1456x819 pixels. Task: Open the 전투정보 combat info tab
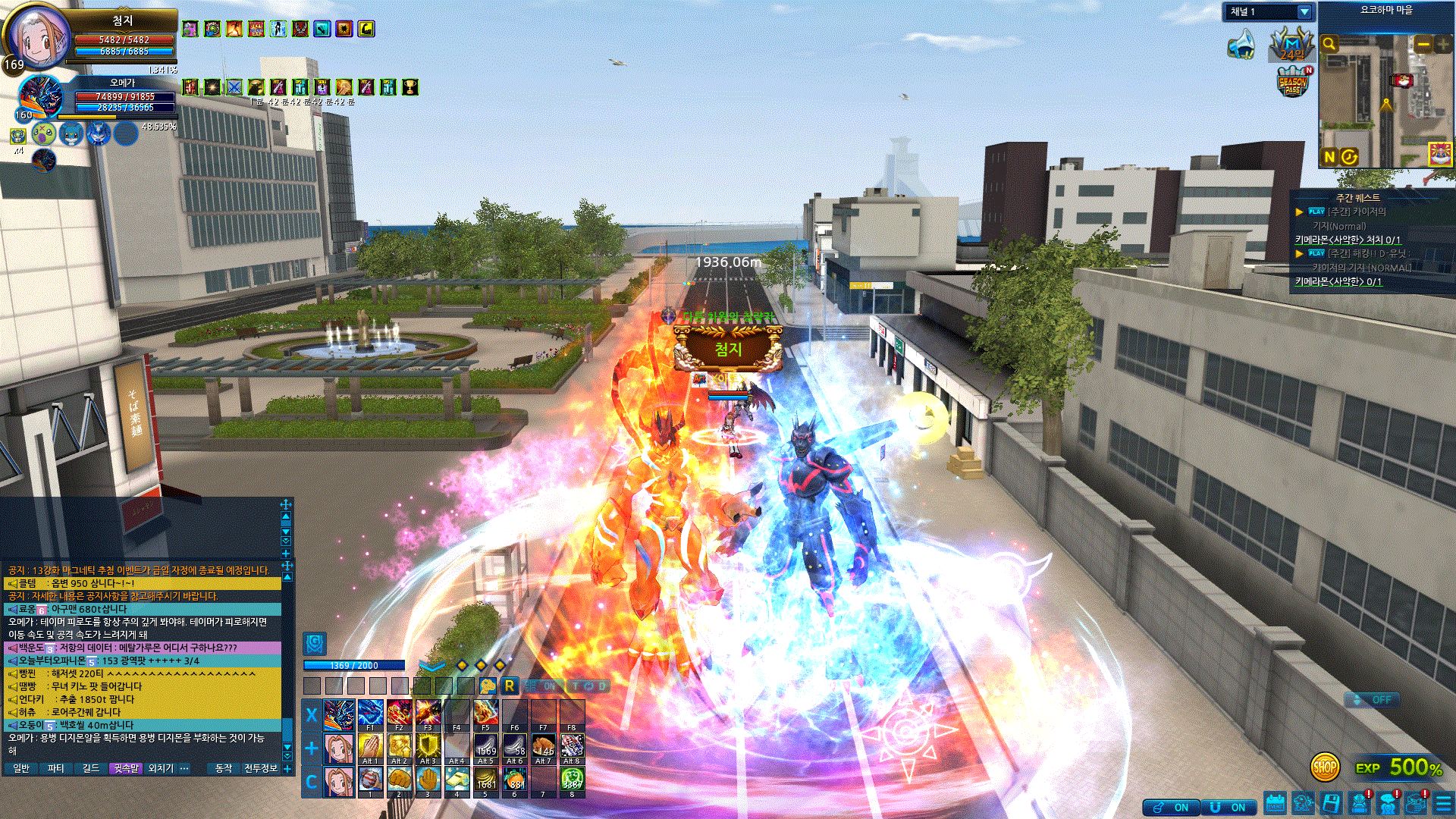(x=260, y=769)
